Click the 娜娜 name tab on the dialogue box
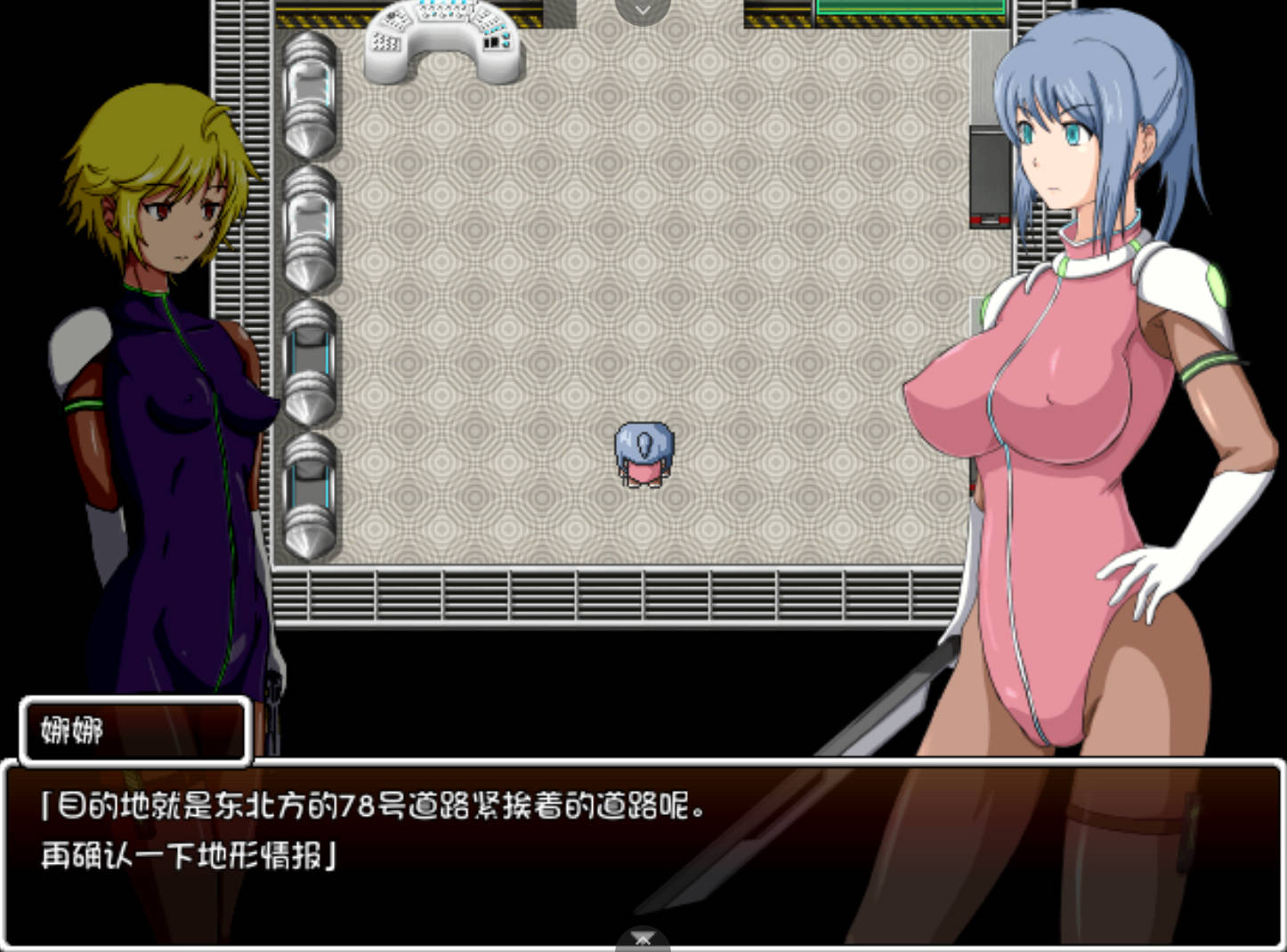 (134, 731)
